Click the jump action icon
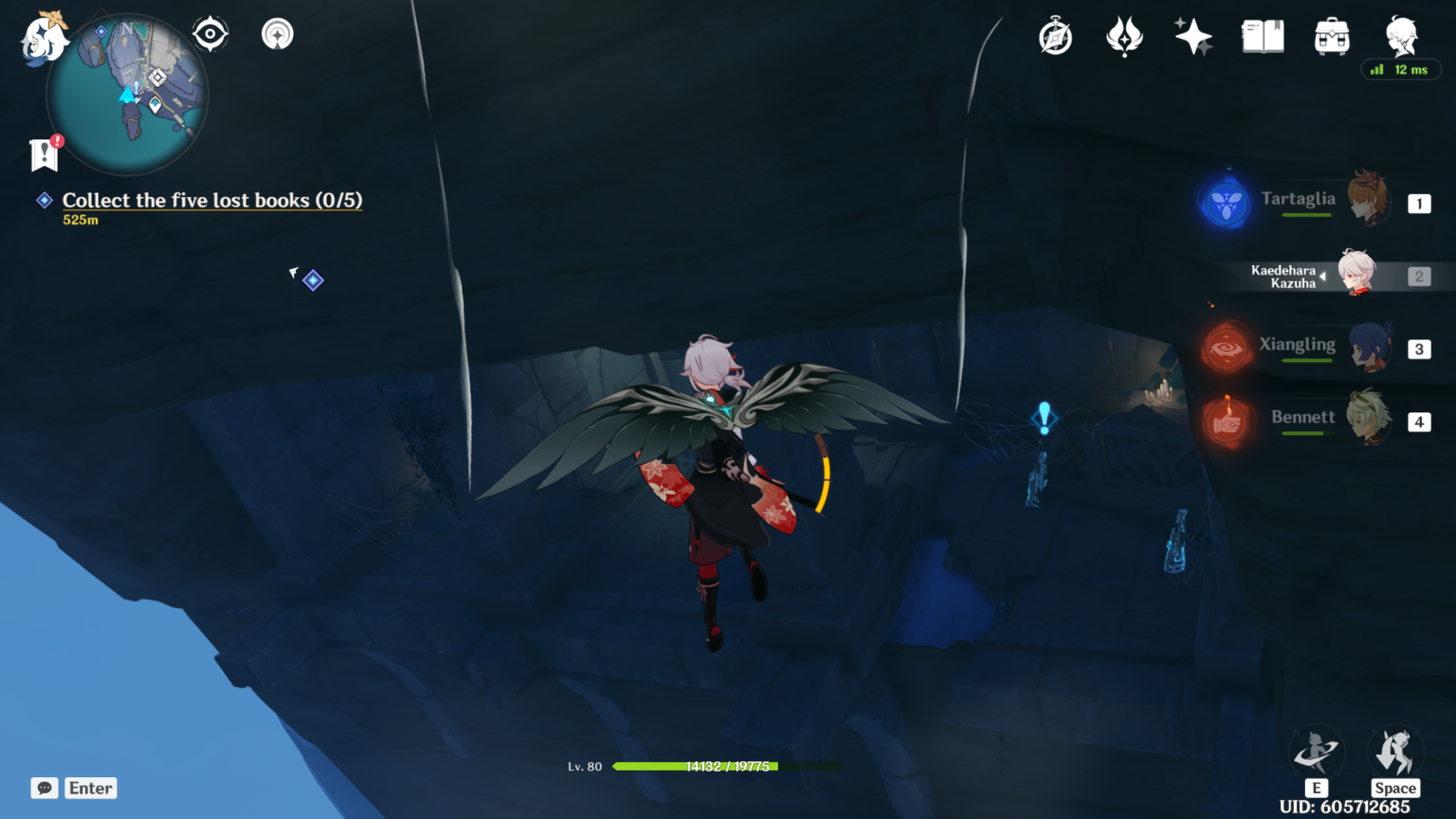1456x819 pixels. [x=1394, y=754]
